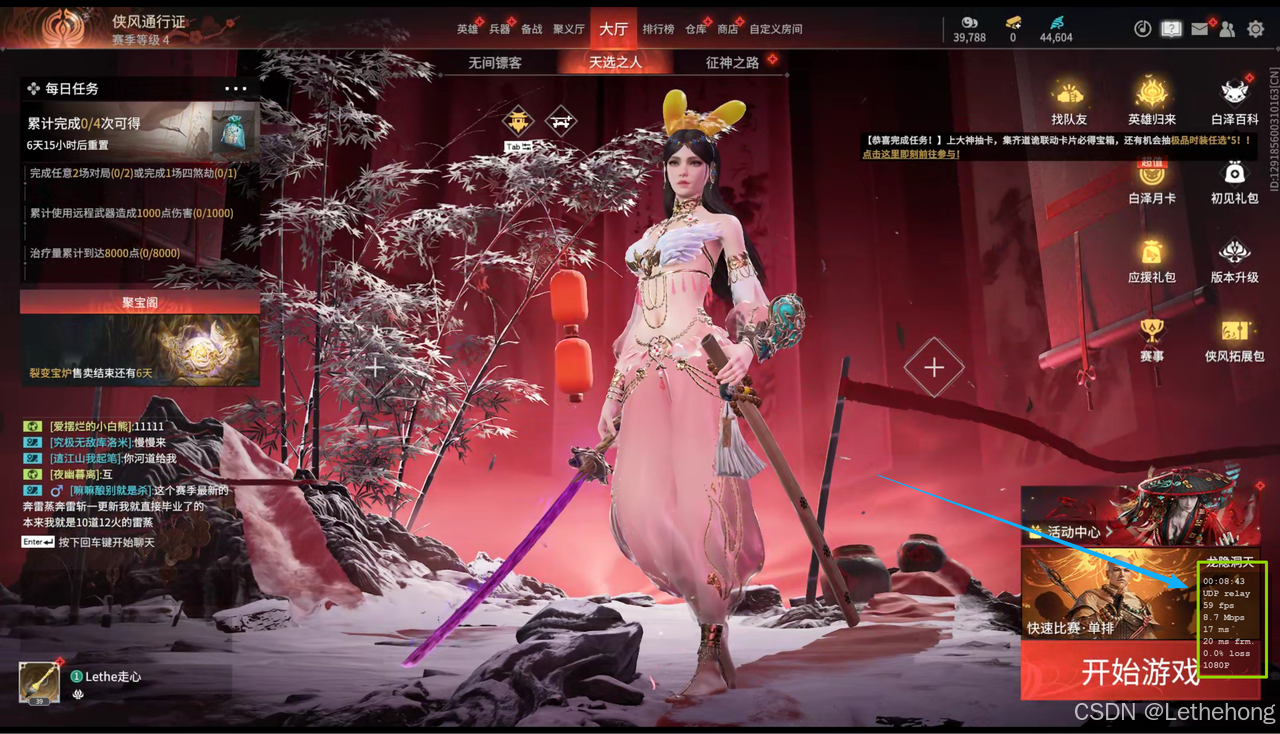Go to the 排行榜 leaderboard

[x=658, y=29]
